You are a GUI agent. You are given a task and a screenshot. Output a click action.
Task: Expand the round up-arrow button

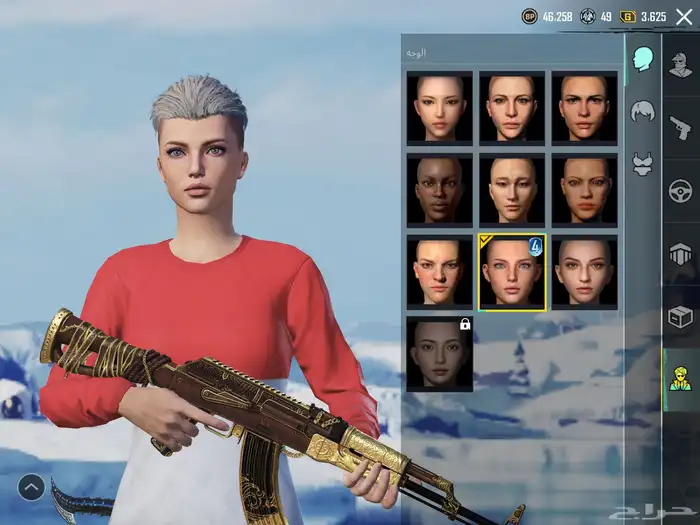pyautogui.click(x=31, y=487)
